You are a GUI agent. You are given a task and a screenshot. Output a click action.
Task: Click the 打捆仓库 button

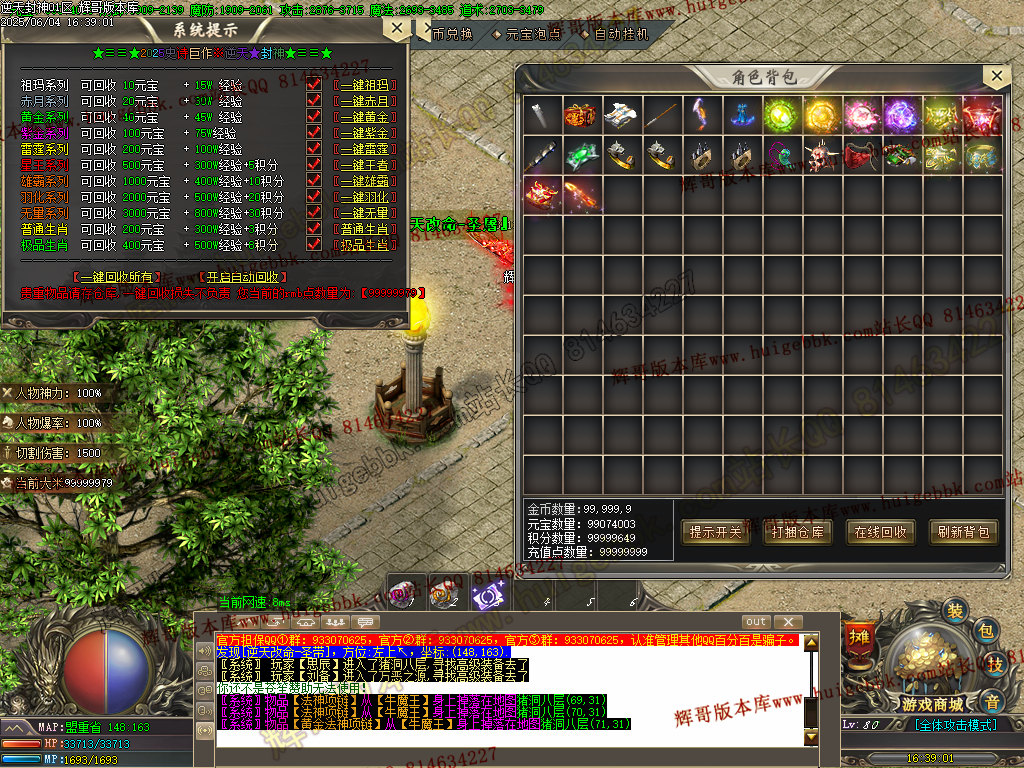coord(798,532)
